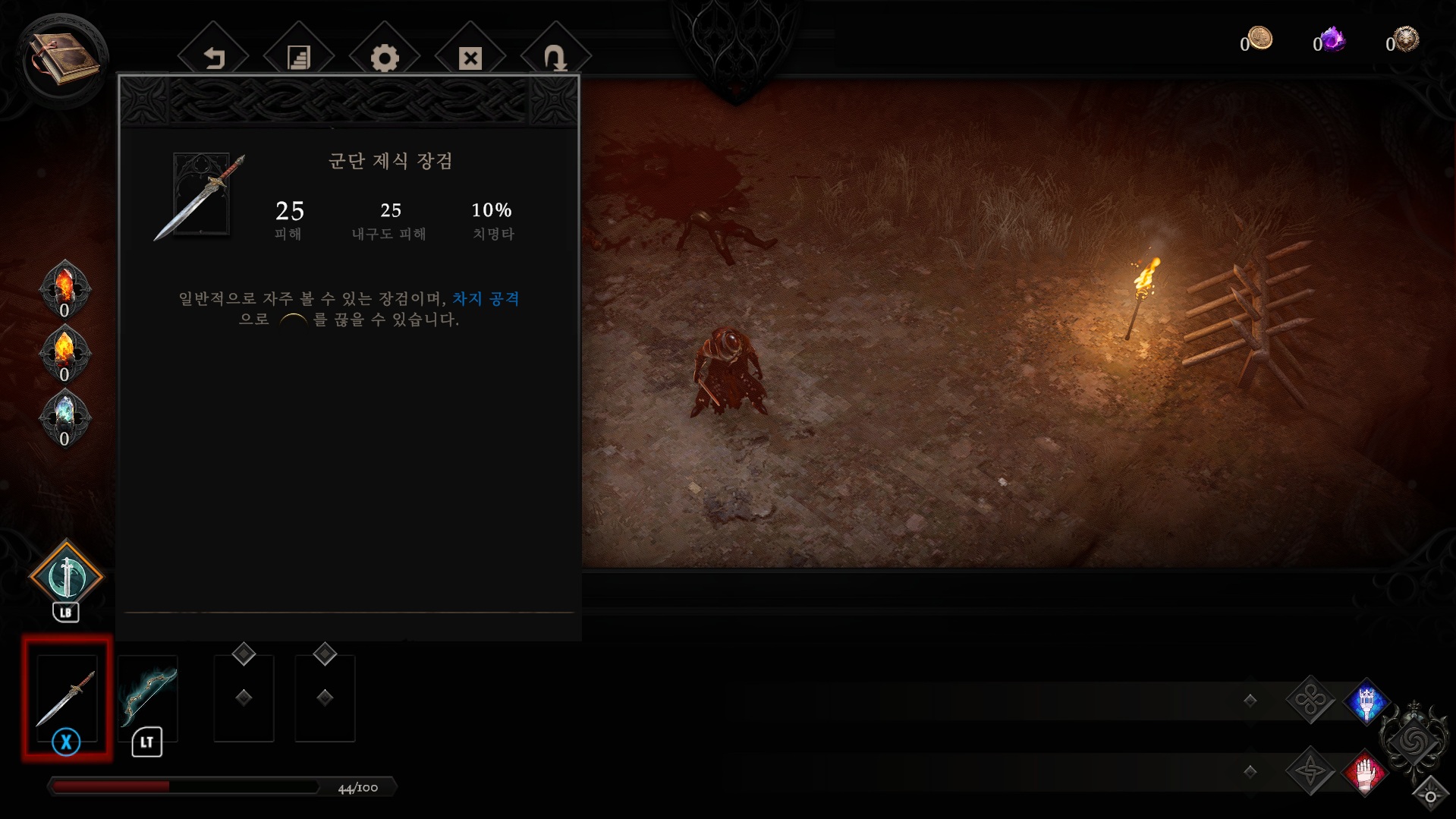Choose the red bandaged hand stained-glass icon

1365,773
